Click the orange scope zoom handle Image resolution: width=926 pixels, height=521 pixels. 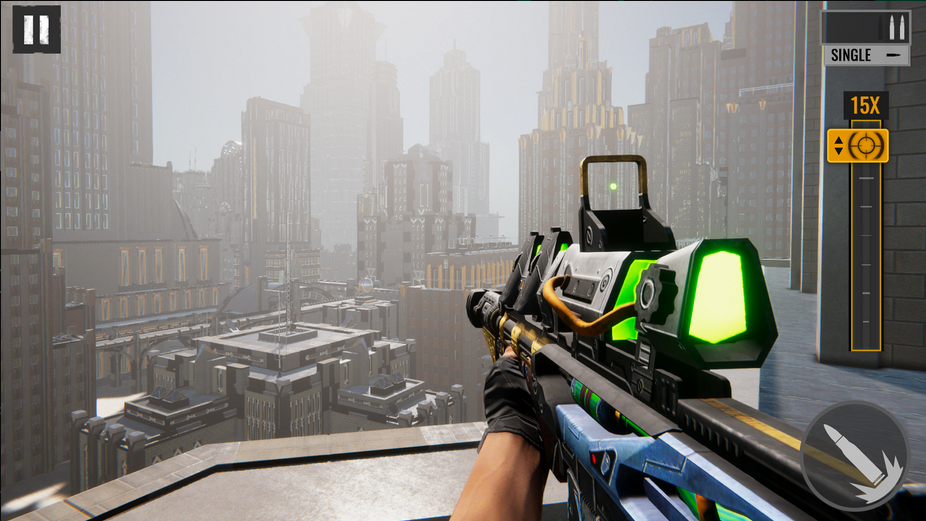point(857,145)
